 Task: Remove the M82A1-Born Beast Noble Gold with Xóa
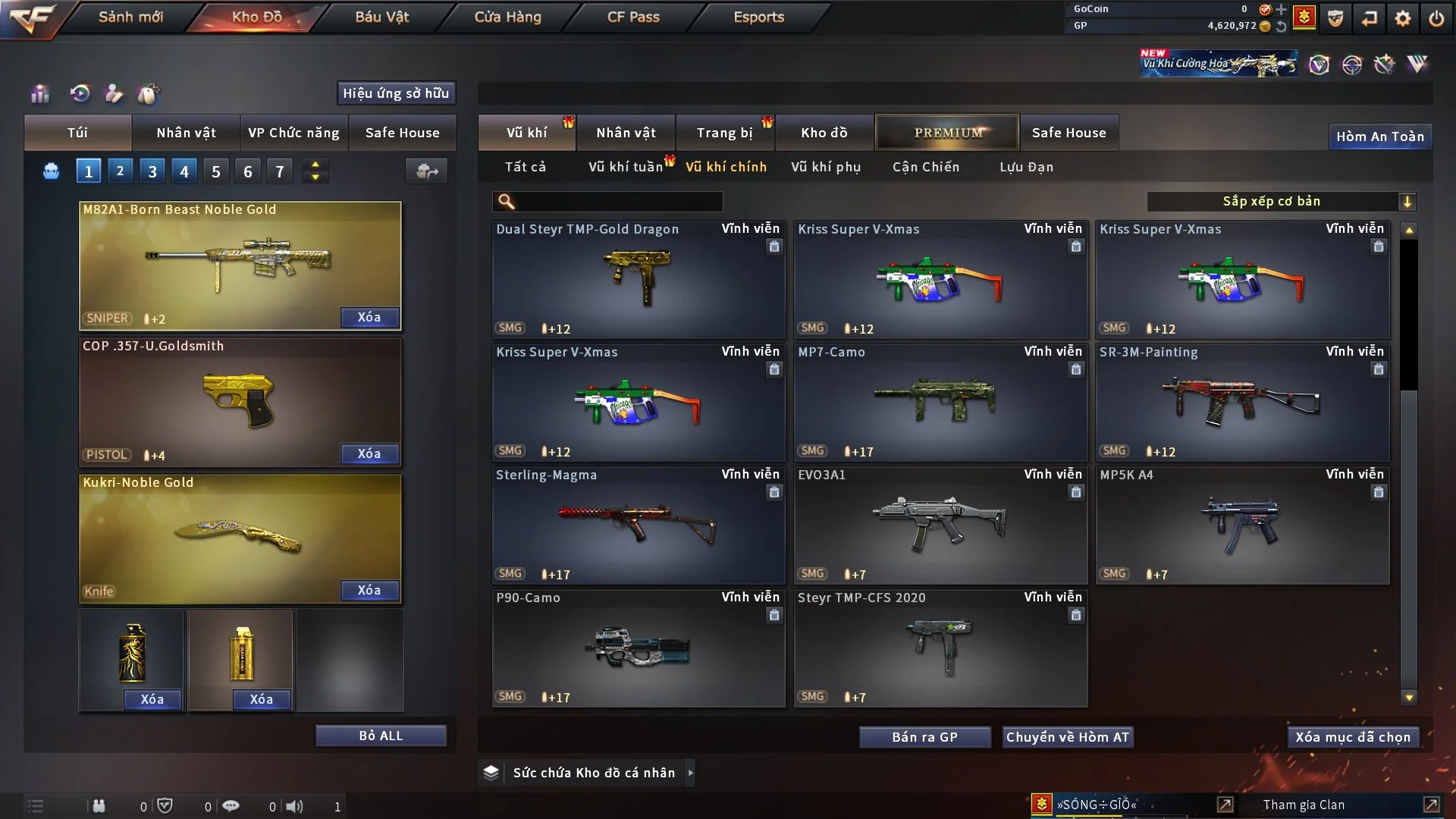coord(369,318)
